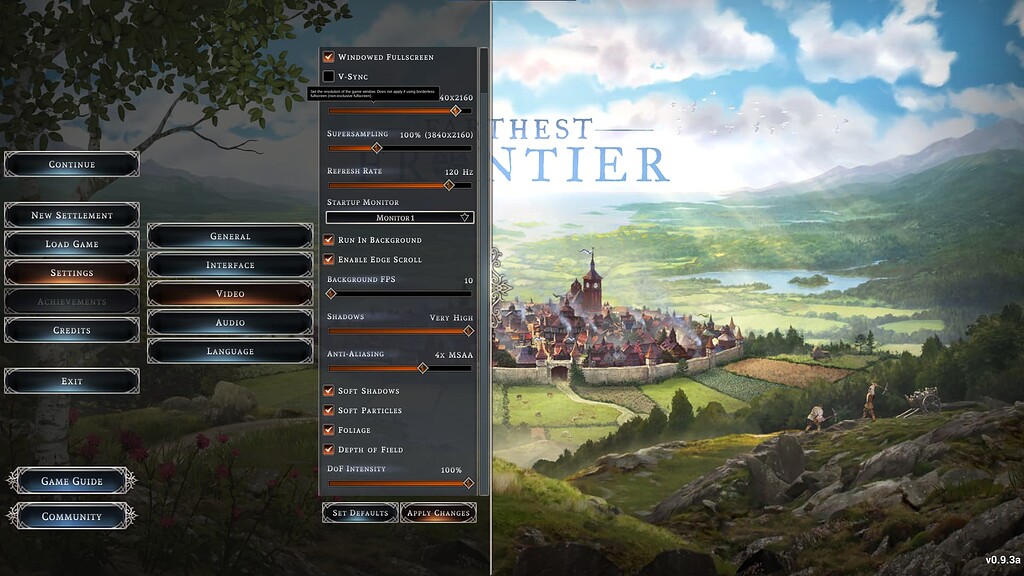
Task: Open the Load Game menu
Action: pos(72,244)
